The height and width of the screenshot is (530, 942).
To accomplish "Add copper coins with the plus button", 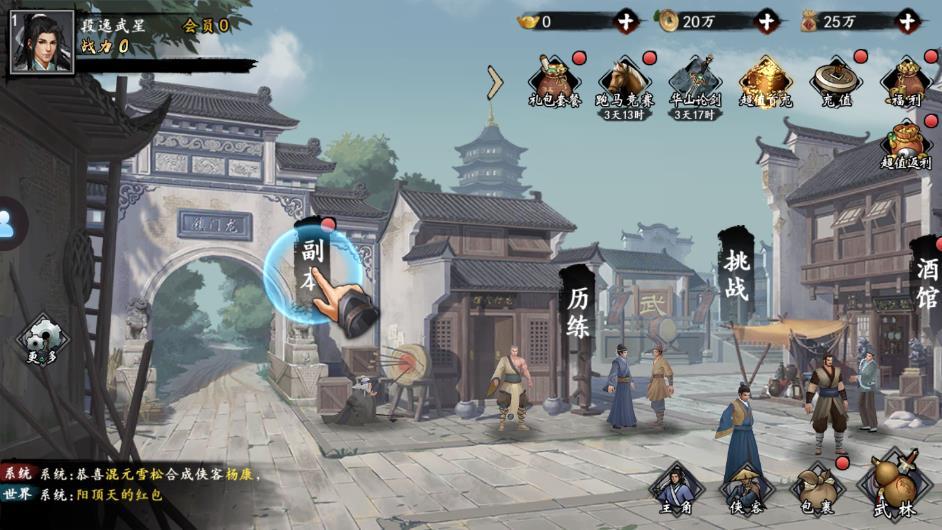I will point(766,21).
